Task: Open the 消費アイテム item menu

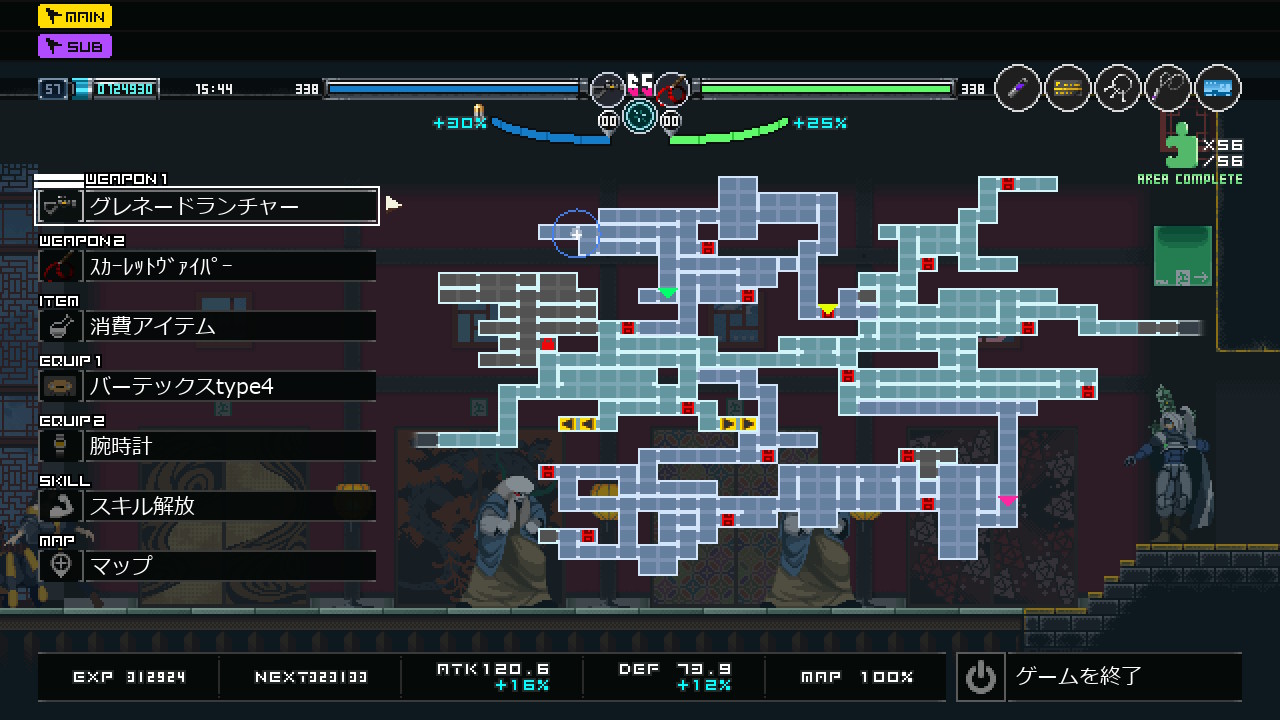Action: (x=207, y=326)
